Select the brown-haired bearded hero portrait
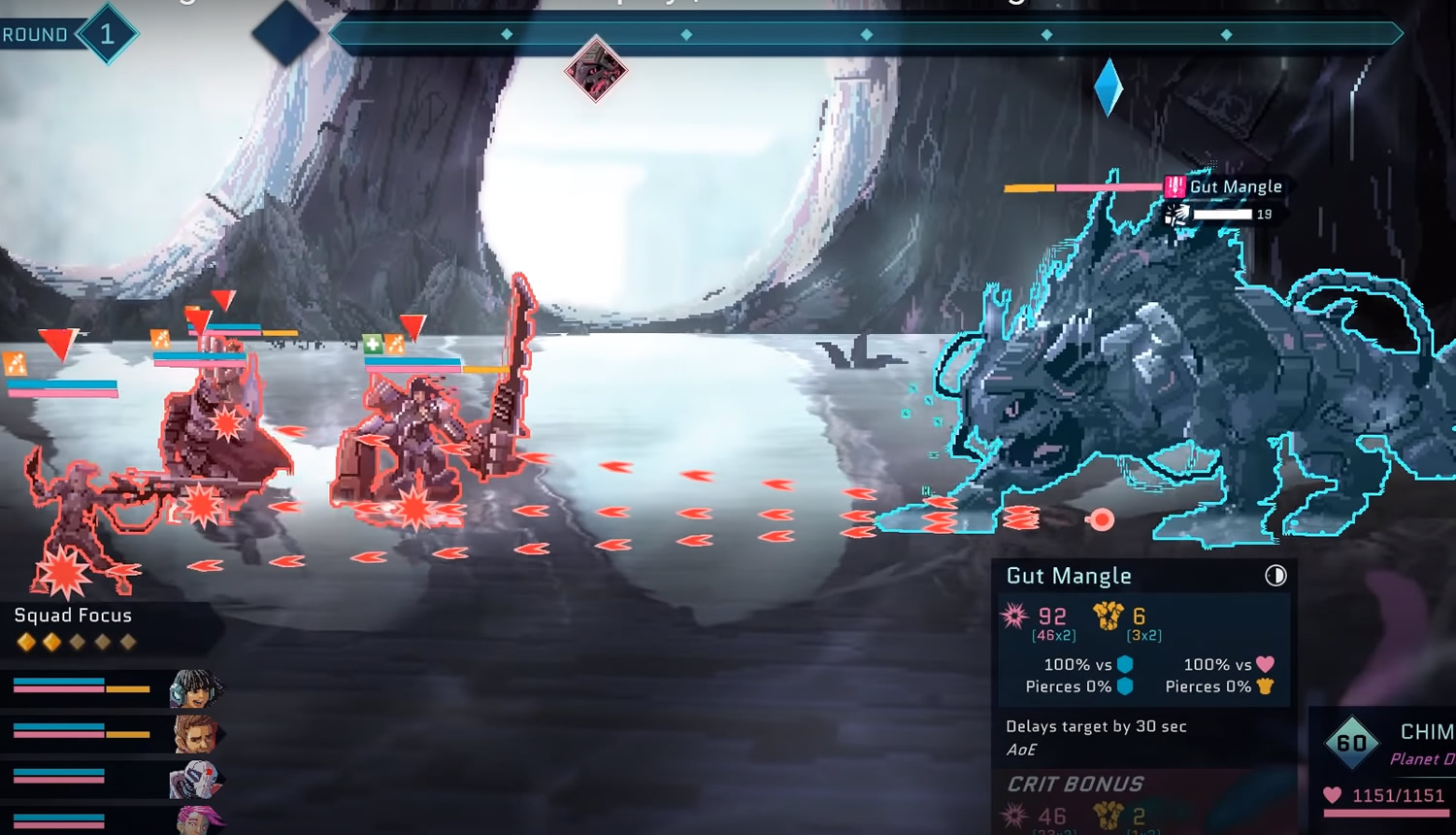The image size is (1456, 835). (x=195, y=734)
